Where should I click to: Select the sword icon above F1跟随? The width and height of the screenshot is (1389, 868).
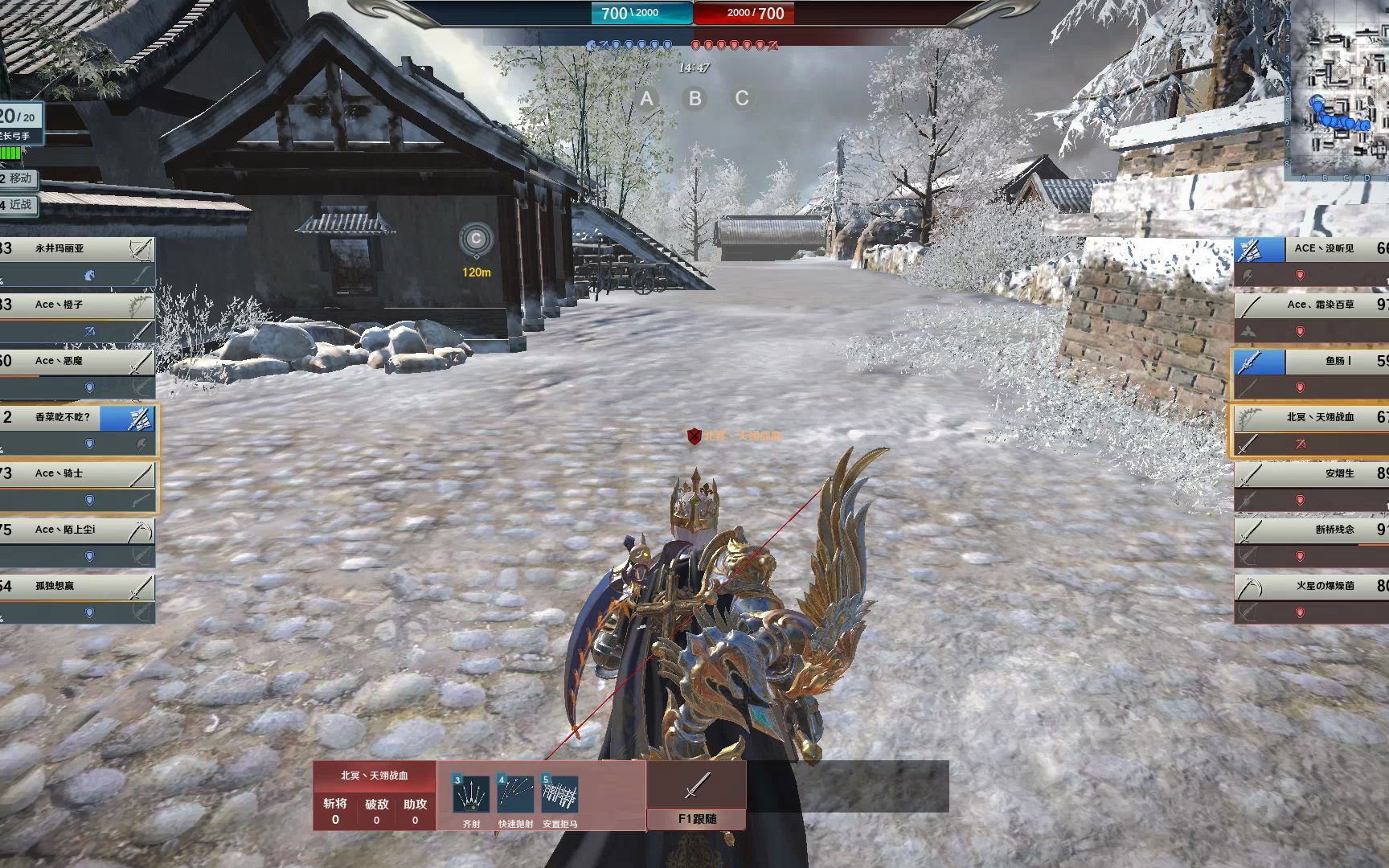(x=697, y=784)
